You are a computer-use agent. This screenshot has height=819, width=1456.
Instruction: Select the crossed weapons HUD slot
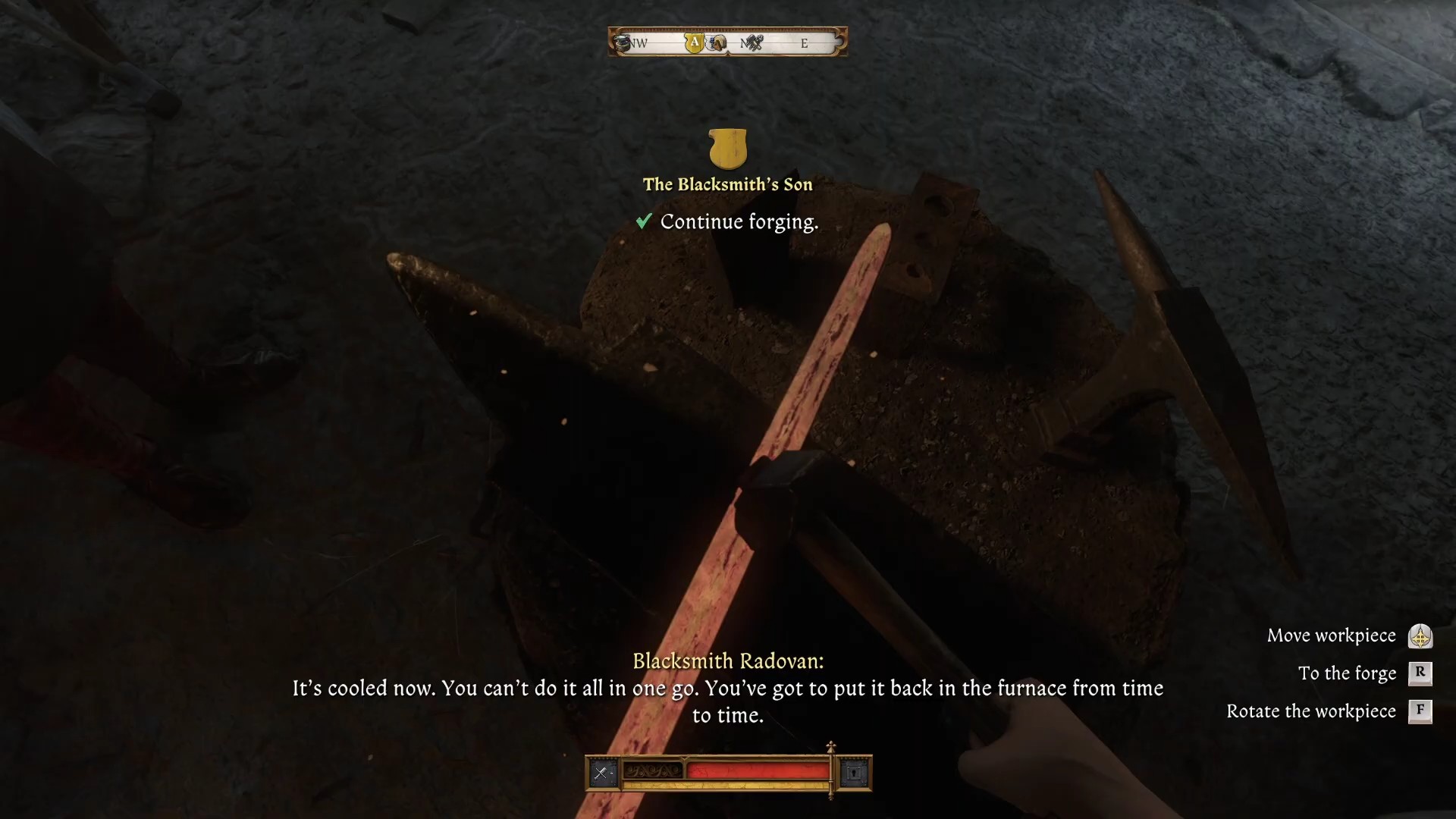(x=602, y=773)
